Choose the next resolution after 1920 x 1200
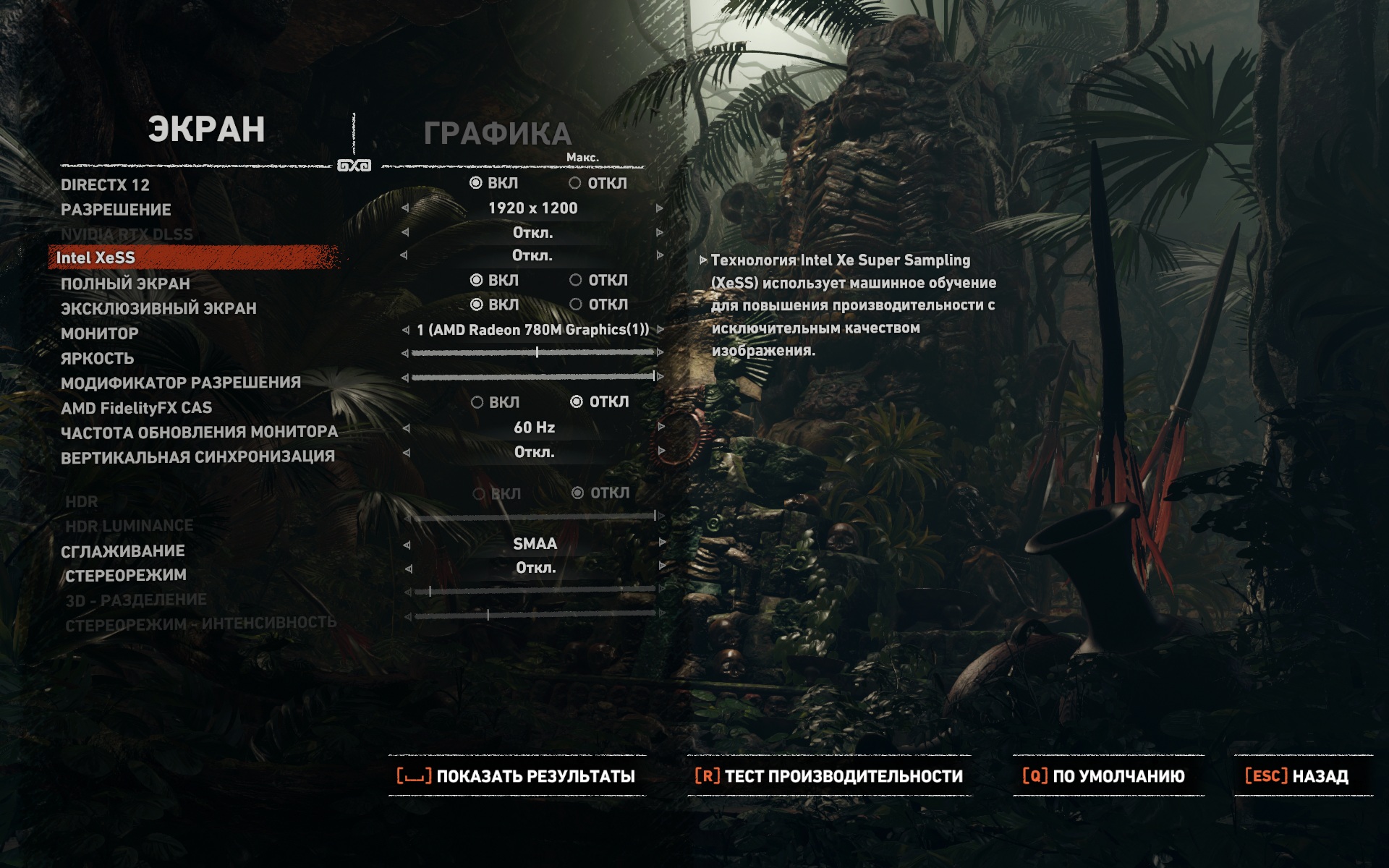 click(x=659, y=208)
